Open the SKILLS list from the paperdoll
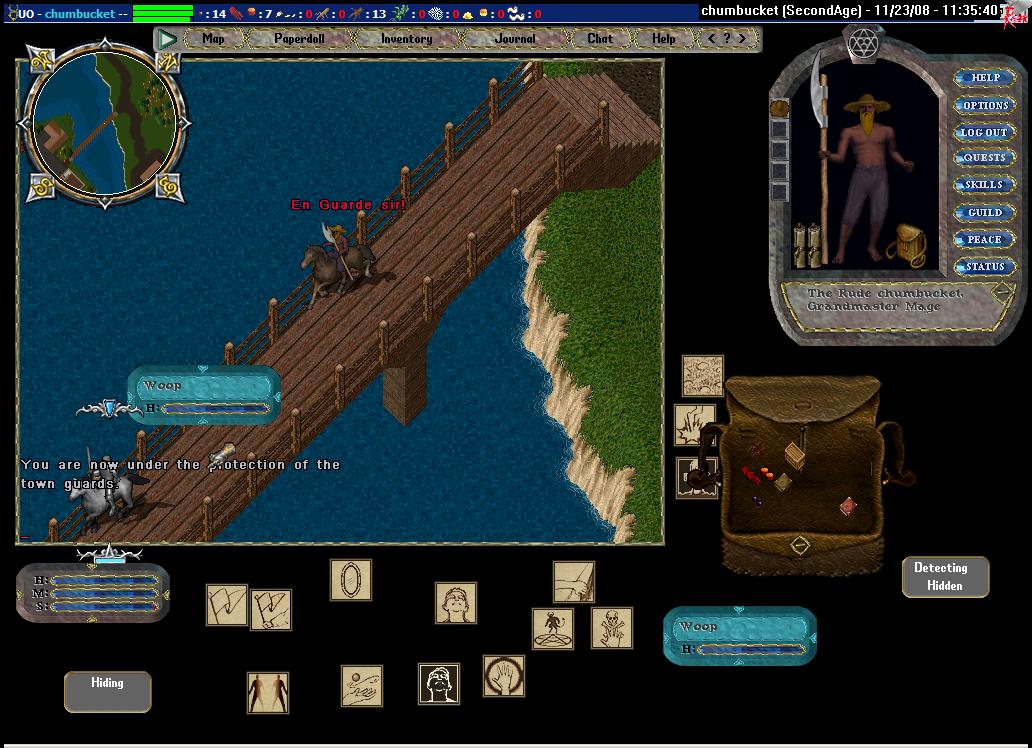Viewport: 1032px width, 748px height. click(x=985, y=186)
